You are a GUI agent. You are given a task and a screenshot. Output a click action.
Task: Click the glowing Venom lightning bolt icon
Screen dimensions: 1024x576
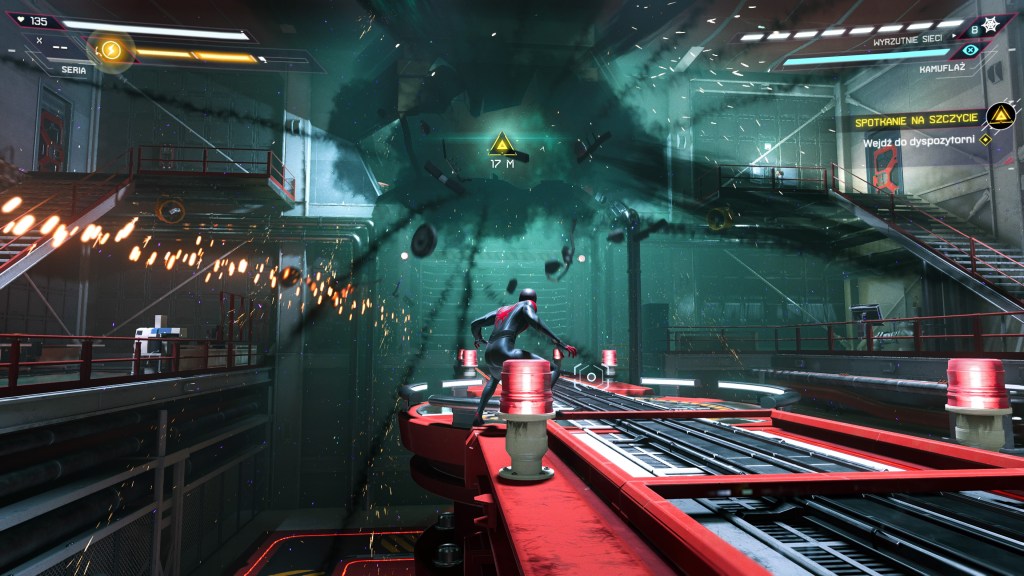[111, 49]
